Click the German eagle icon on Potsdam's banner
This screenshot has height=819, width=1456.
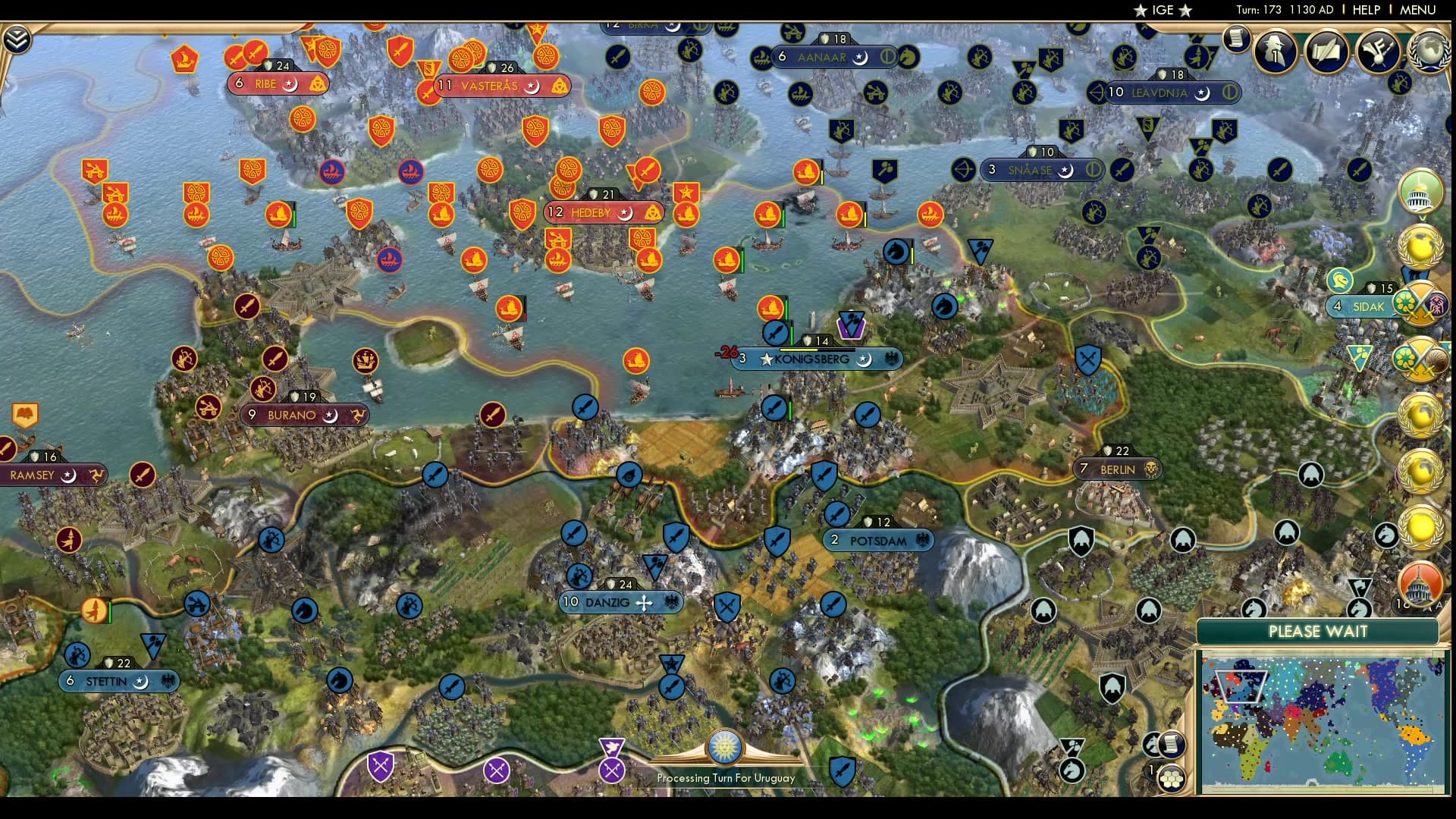click(923, 541)
